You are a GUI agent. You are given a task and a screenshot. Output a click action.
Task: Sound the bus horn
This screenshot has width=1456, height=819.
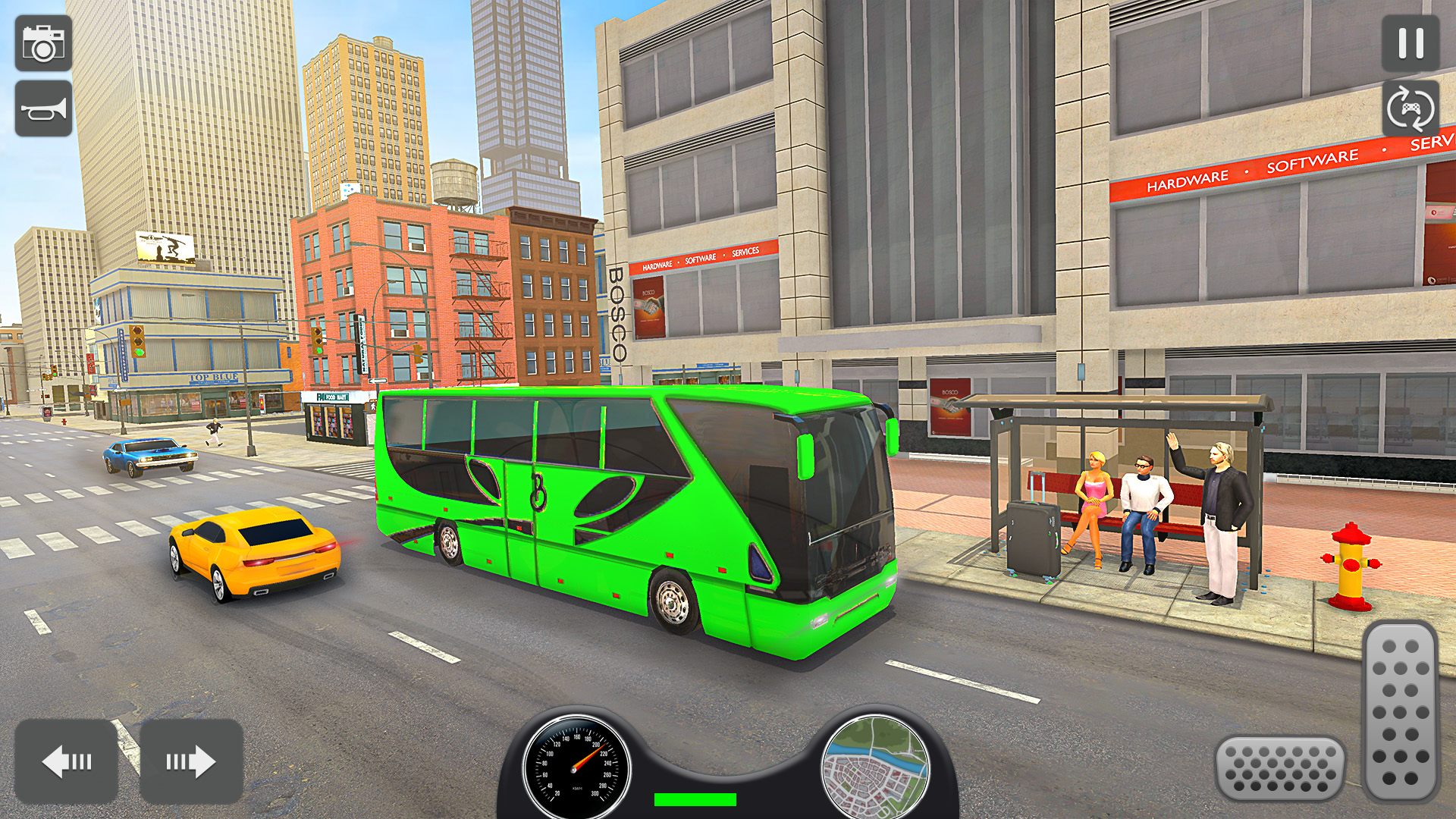coord(43,106)
